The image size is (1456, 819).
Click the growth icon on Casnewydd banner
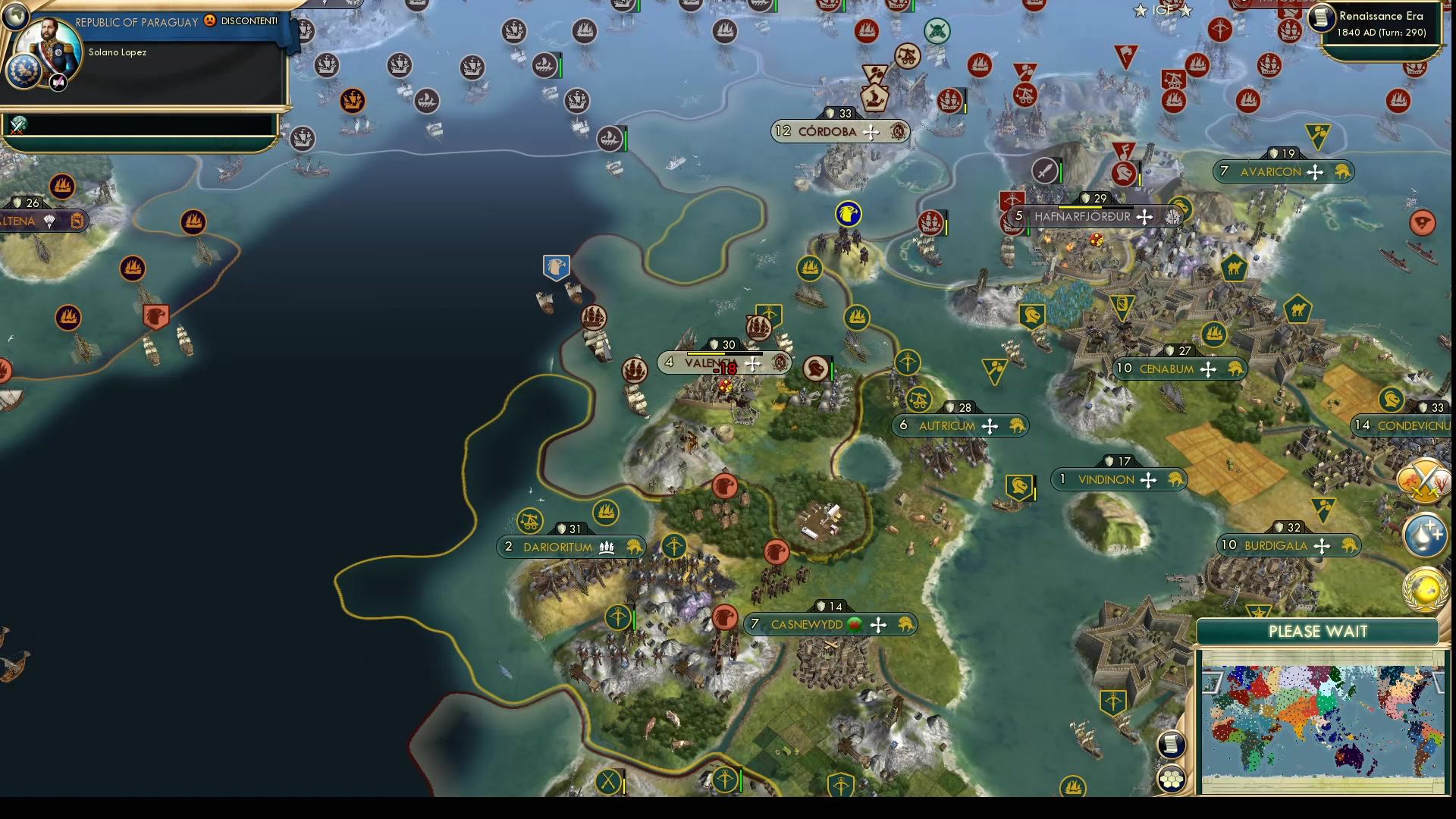854,624
